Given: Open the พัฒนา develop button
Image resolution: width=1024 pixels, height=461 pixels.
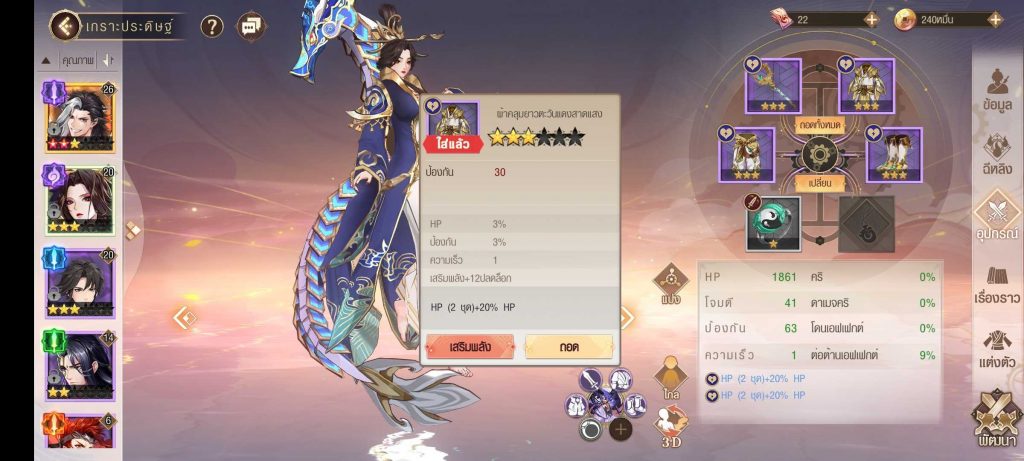Looking at the screenshot, I should click(x=996, y=420).
